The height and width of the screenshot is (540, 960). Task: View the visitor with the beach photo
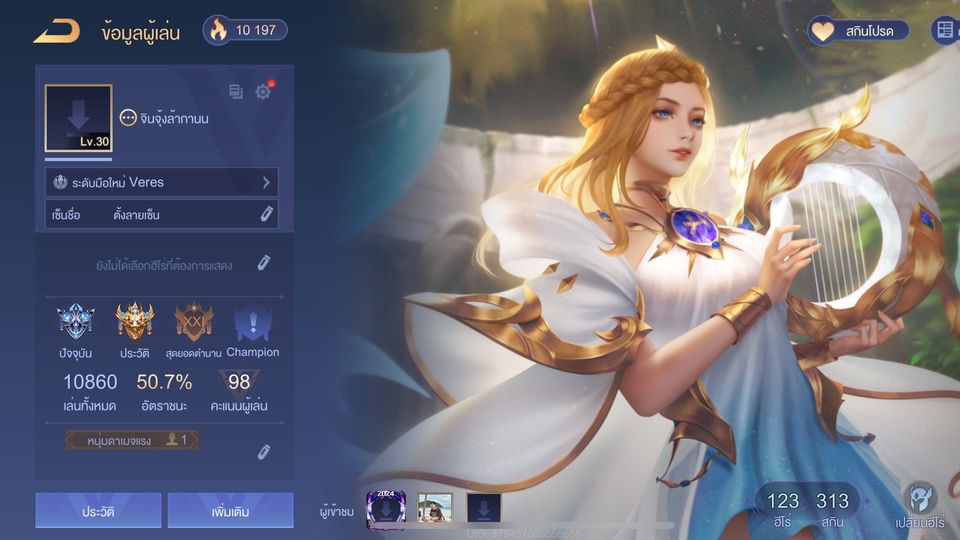coord(435,508)
